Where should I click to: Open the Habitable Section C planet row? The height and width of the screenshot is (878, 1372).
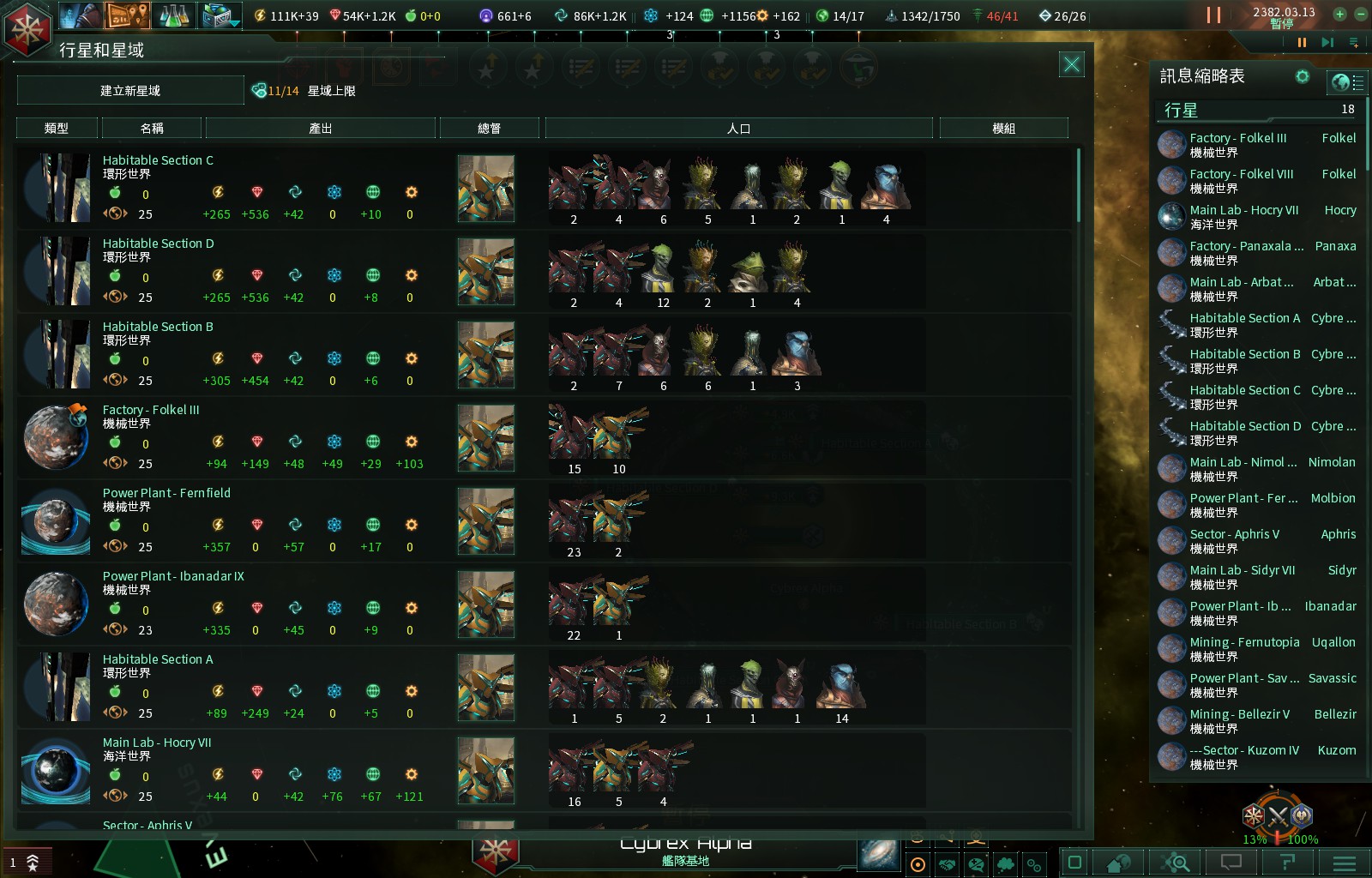coord(158,160)
